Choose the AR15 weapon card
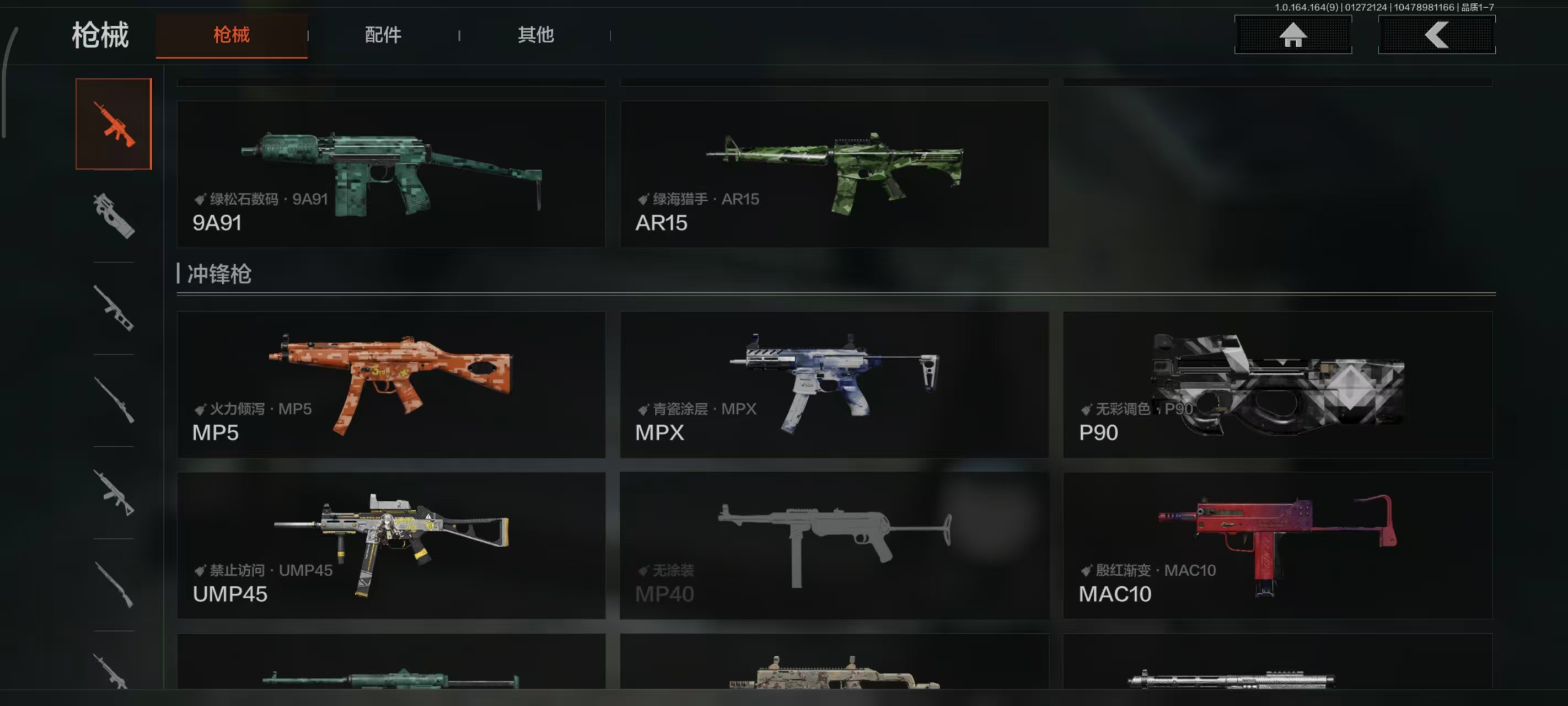The height and width of the screenshot is (706, 1568). point(833,174)
